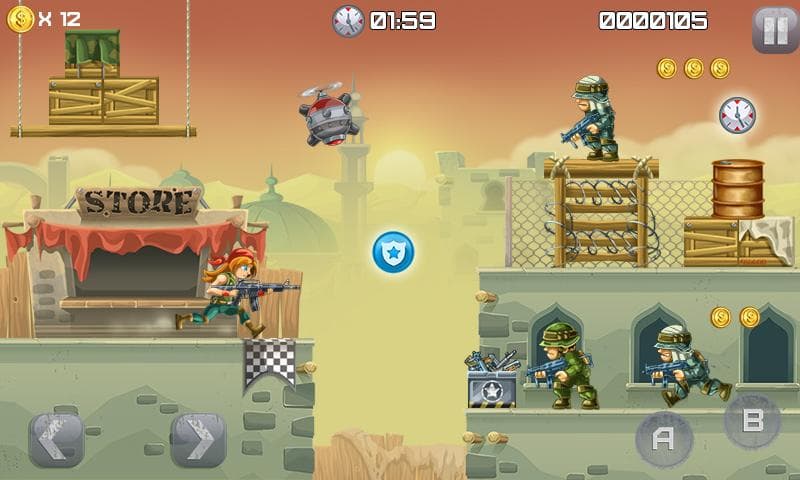Pause the game with the pause button
Image resolution: width=800 pixels, height=480 pixels.
tap(775, 30)
